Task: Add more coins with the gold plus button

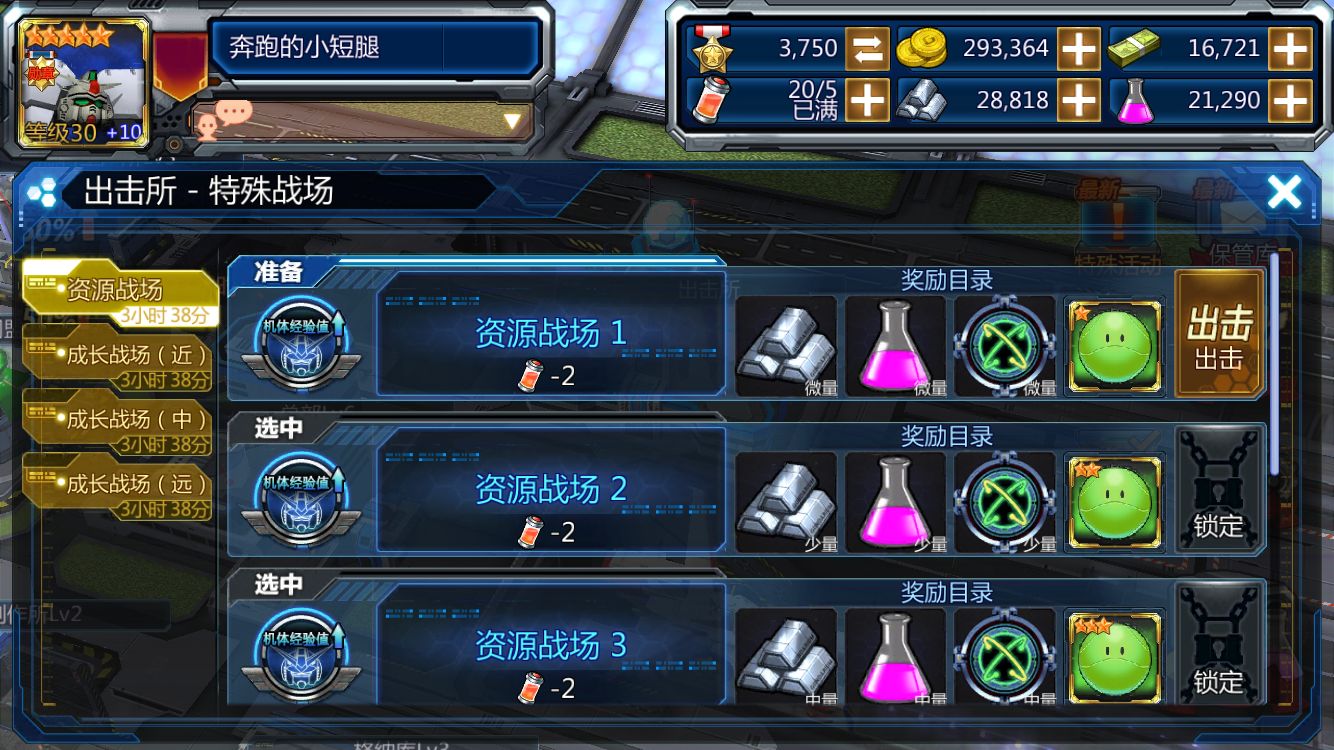Action: (1081, 47)
